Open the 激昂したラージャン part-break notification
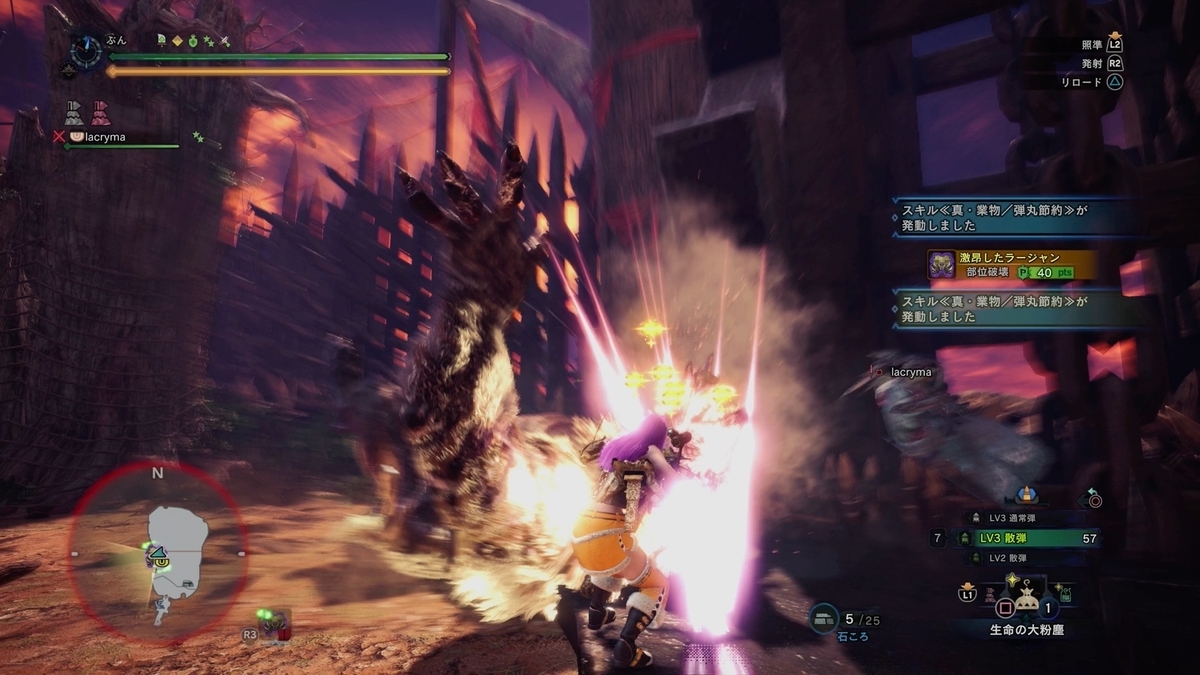 [1010, 265]
